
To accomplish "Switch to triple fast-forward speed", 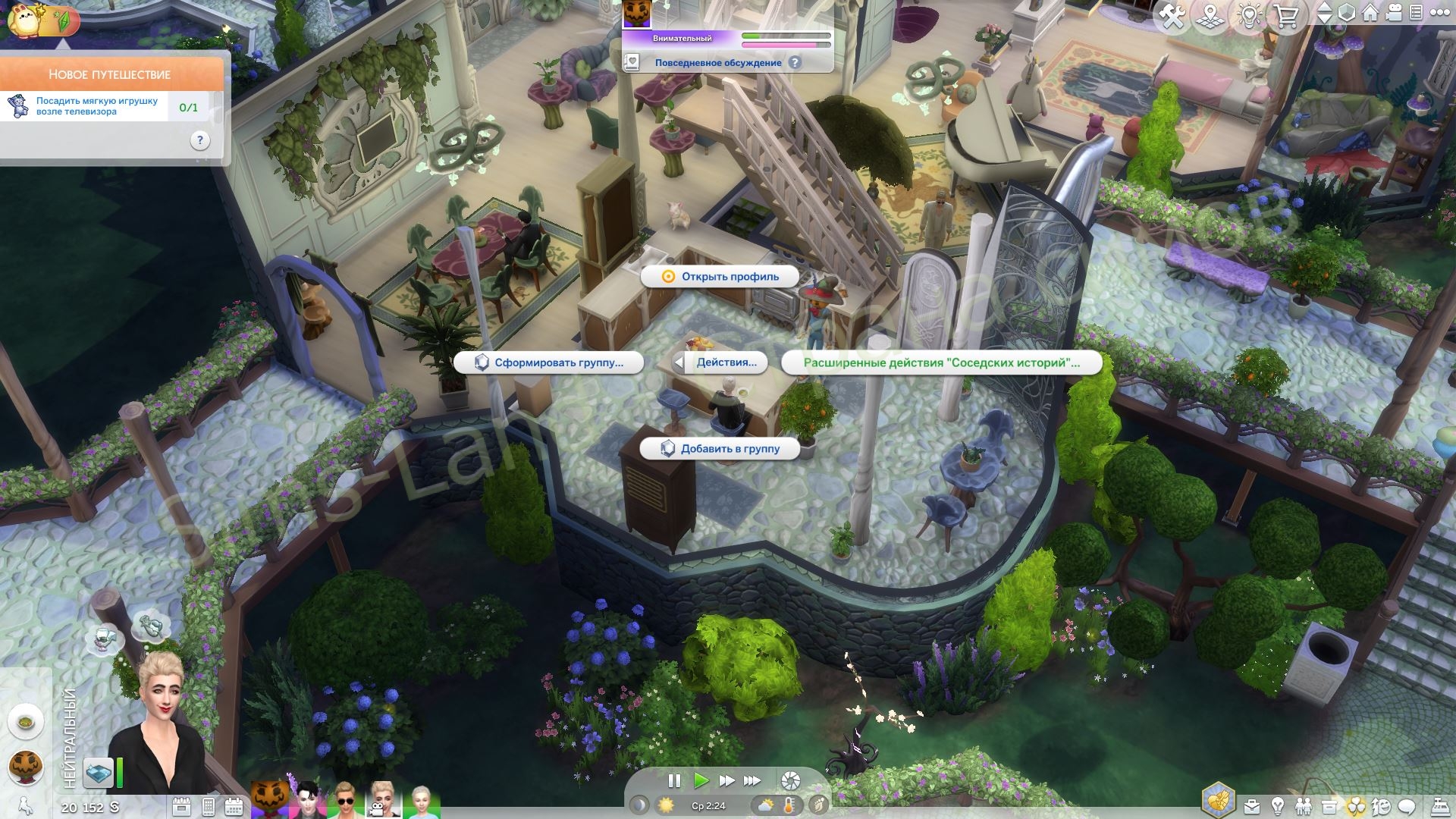I will point(752,780).
